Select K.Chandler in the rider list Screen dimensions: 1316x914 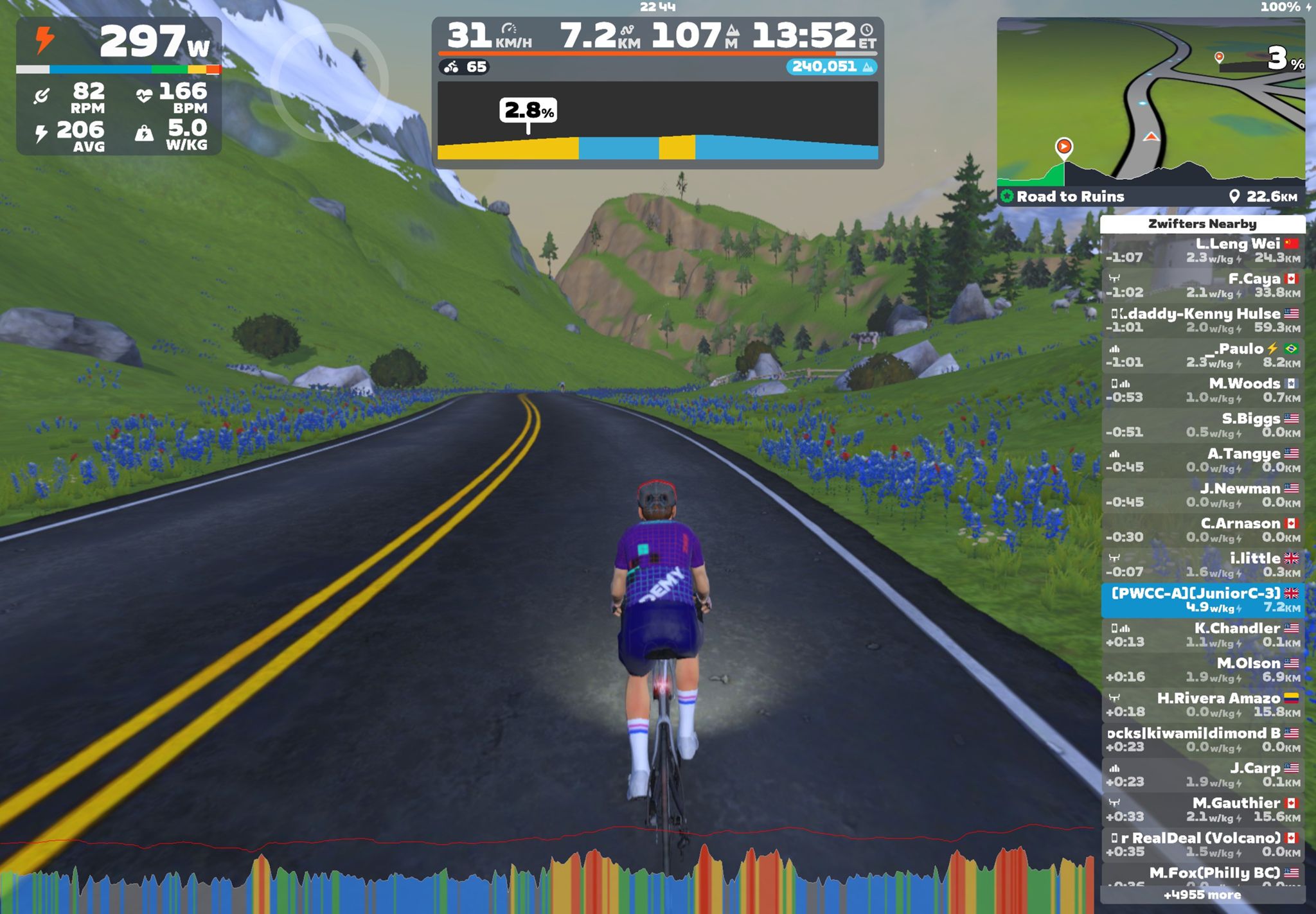(1203, 635)
